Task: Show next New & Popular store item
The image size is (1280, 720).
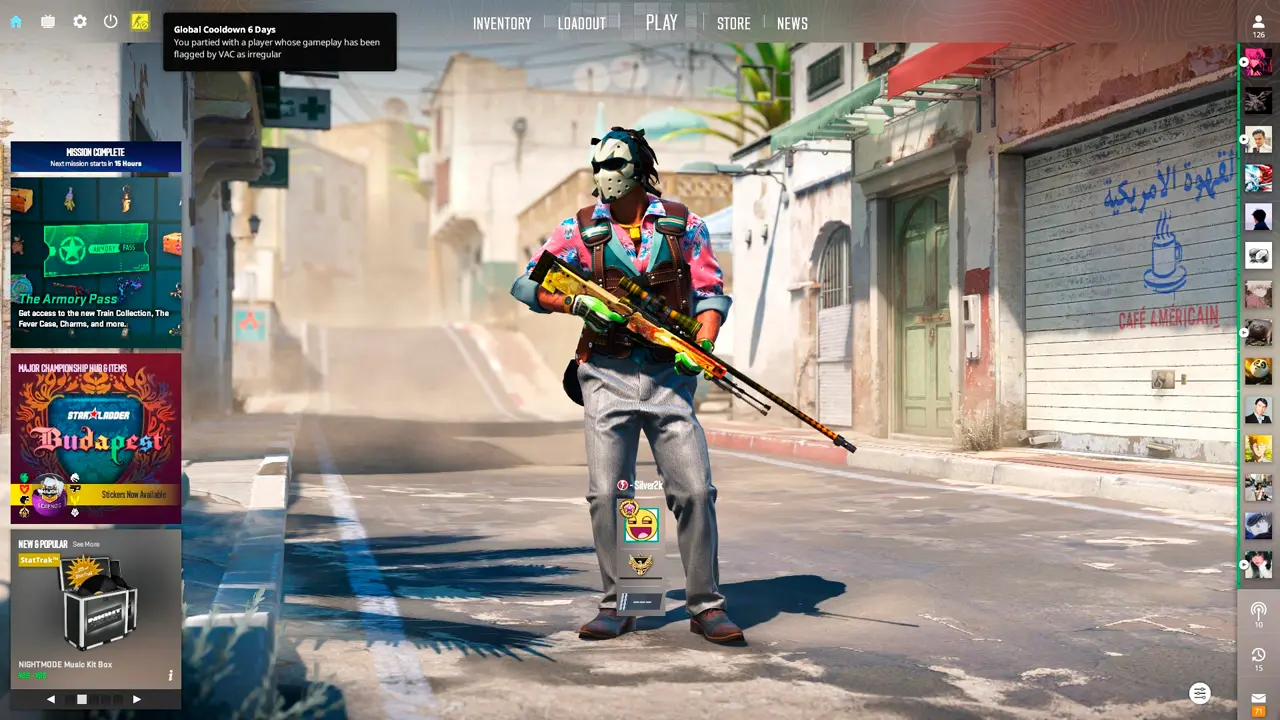Action: coord(137,699)
